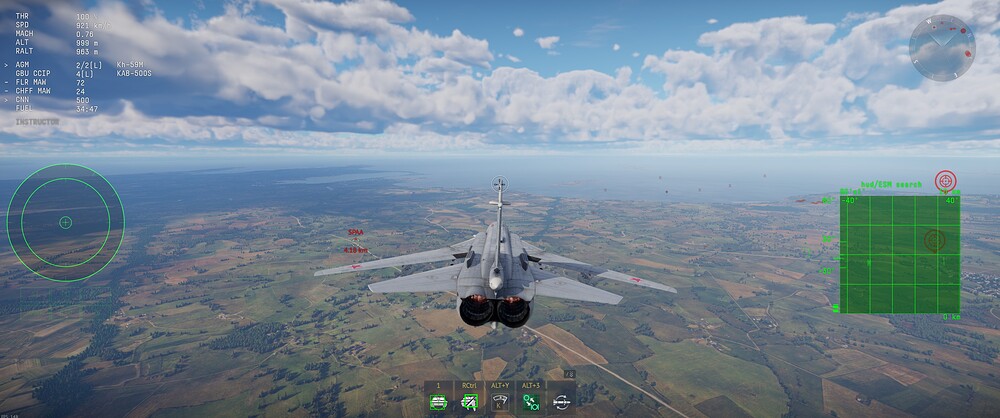Select the green radar search grid display
This screenshot has width=1000, height=418.
point(899,253)
